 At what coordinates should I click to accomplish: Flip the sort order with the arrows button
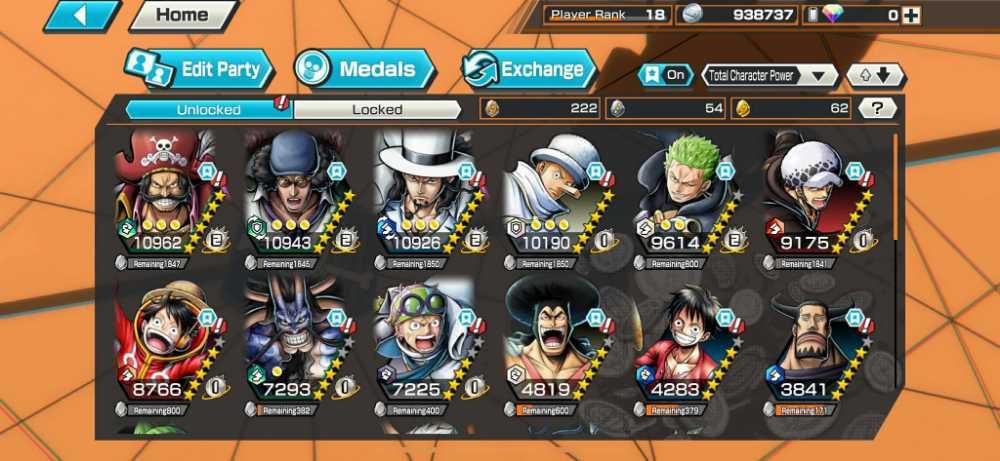click(x=875, y=75)
